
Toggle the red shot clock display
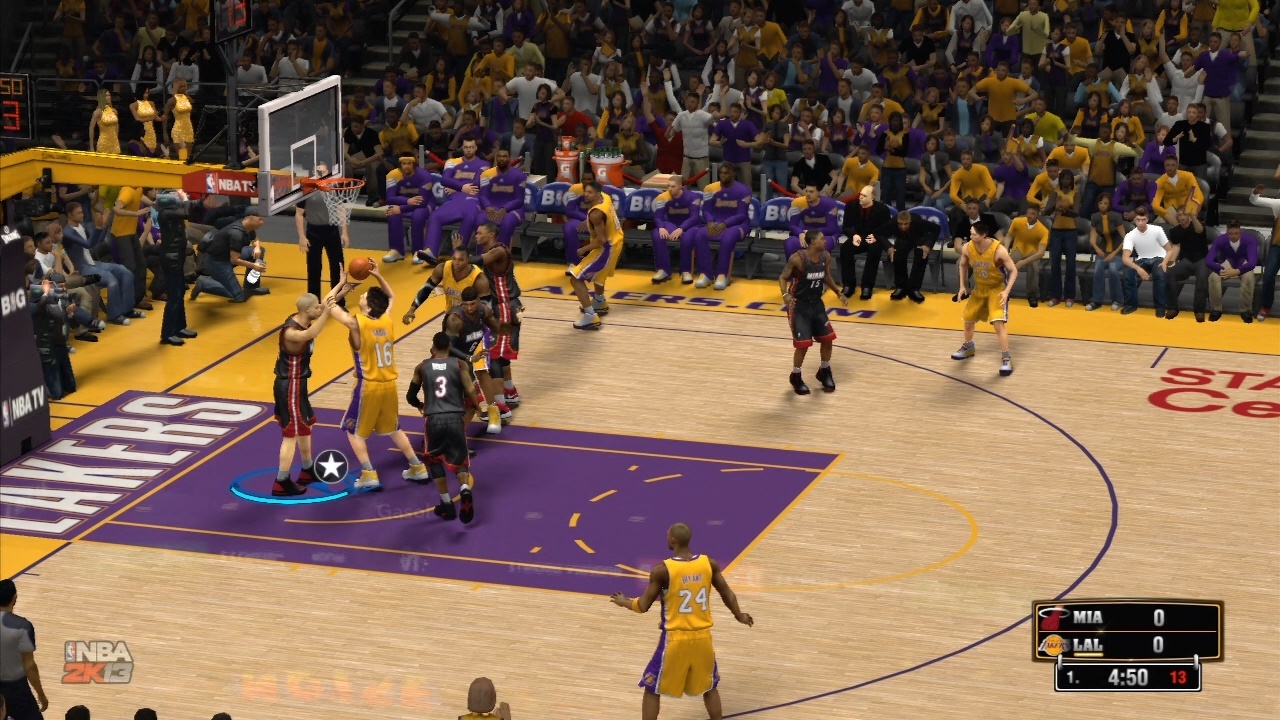coord(1179,676)
